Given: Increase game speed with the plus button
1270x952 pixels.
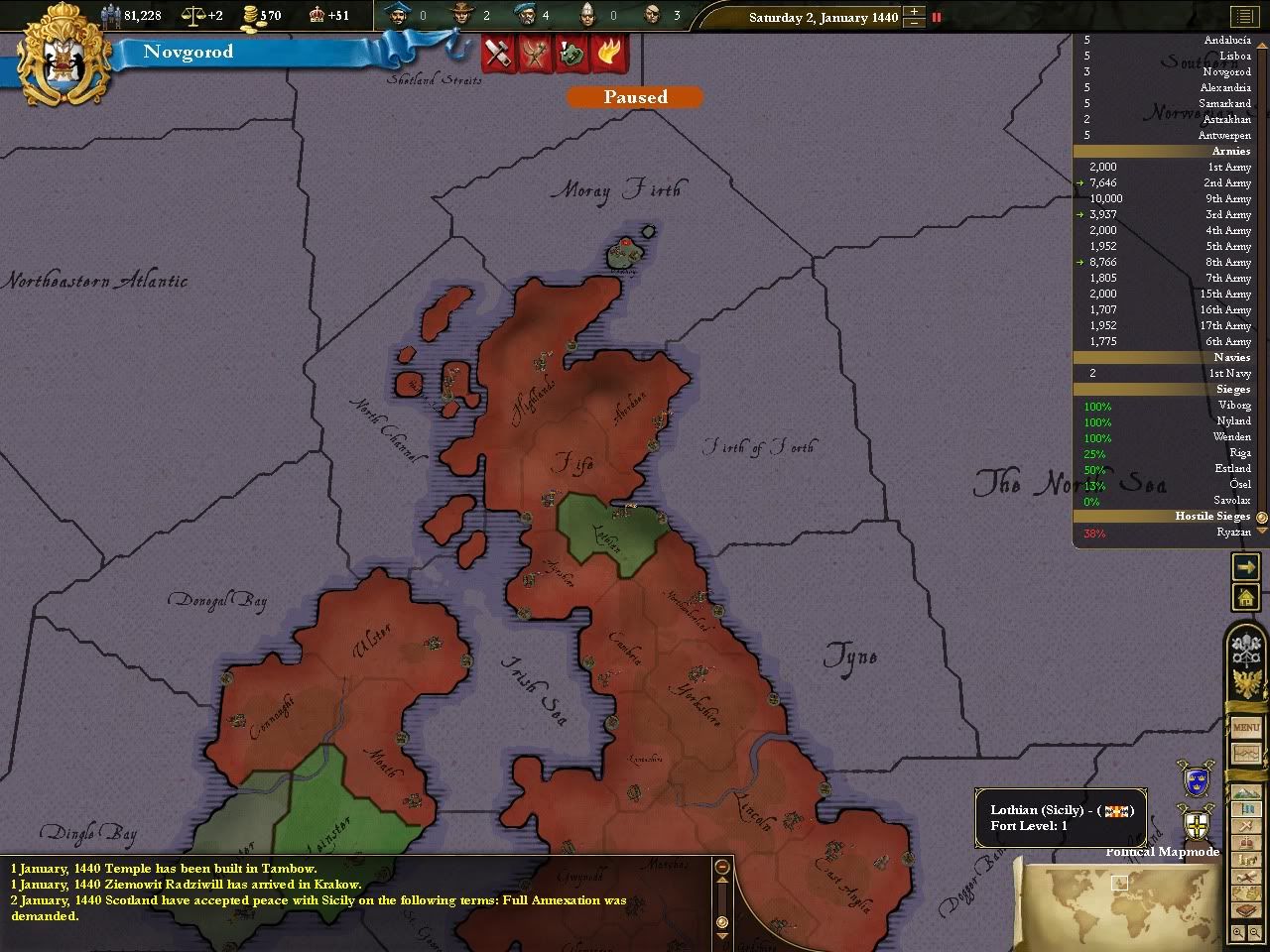Looking at the screenshot, I should click(x=913, y=11).
